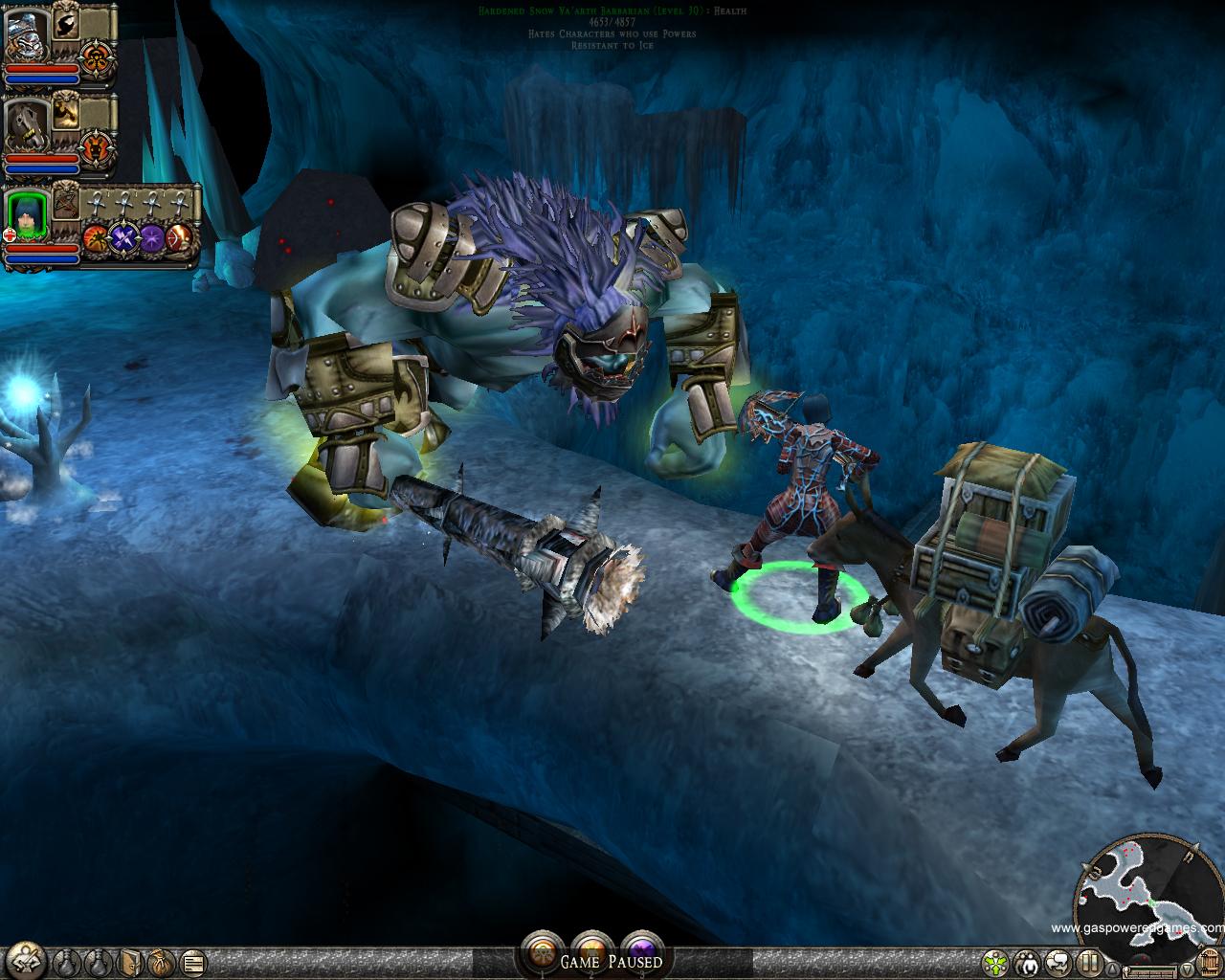
Task: Open the text log list icon
Action: pyautogui.click(x=192, y=961)
